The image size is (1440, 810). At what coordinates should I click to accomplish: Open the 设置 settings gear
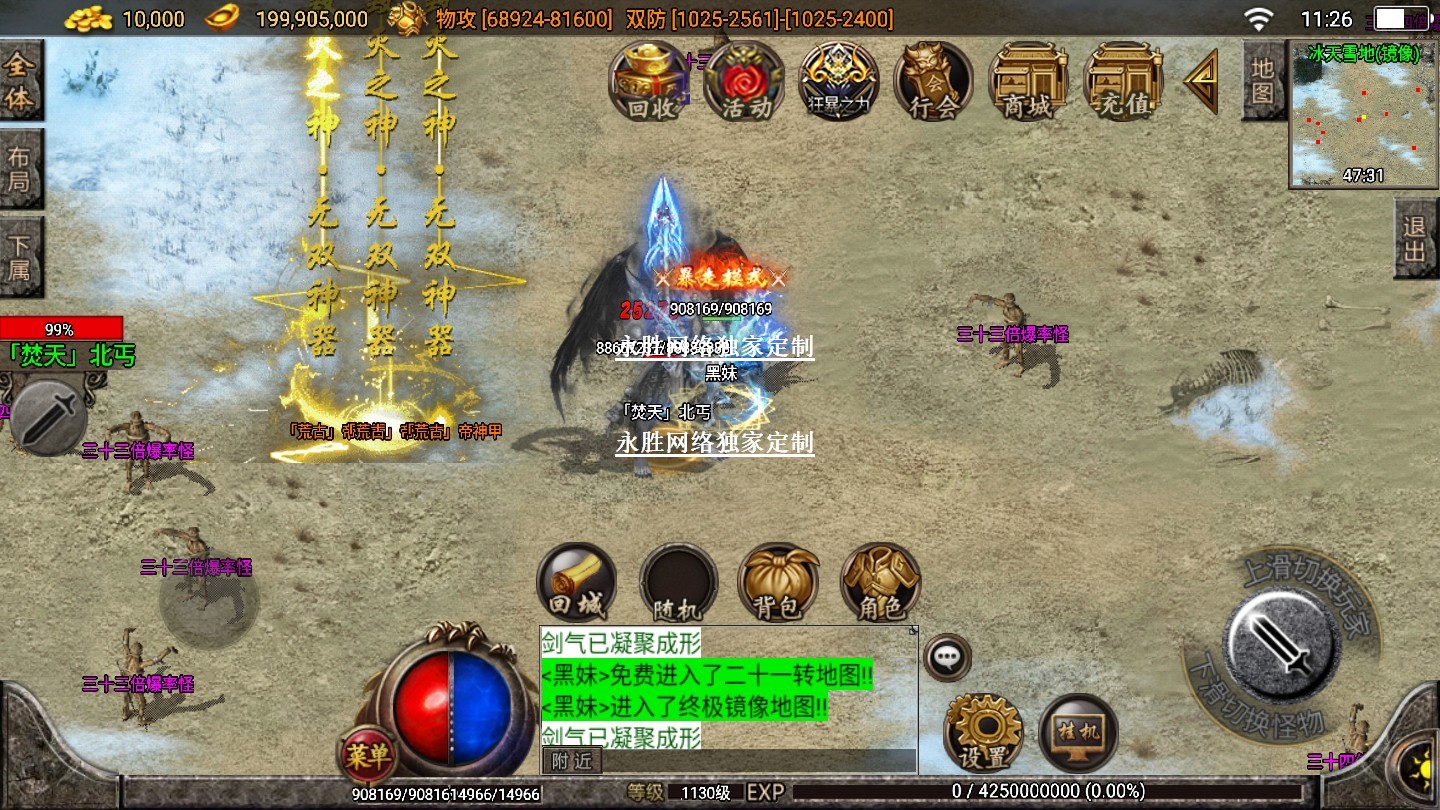(x=982, y=733)
